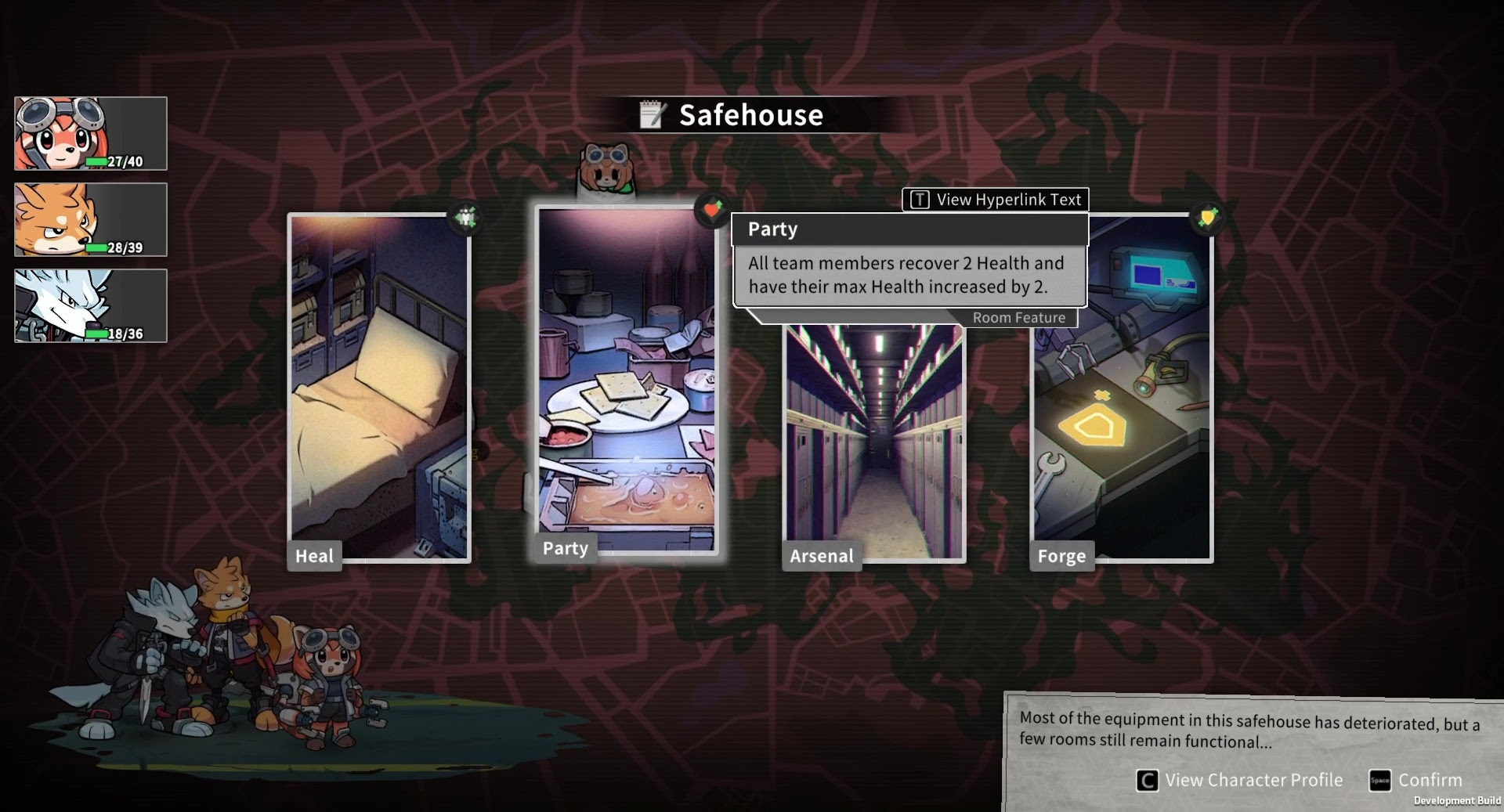Confirm the safehouse room choice
The width and height of the screenshot is (1504, 812).
tap(1416, 780)
